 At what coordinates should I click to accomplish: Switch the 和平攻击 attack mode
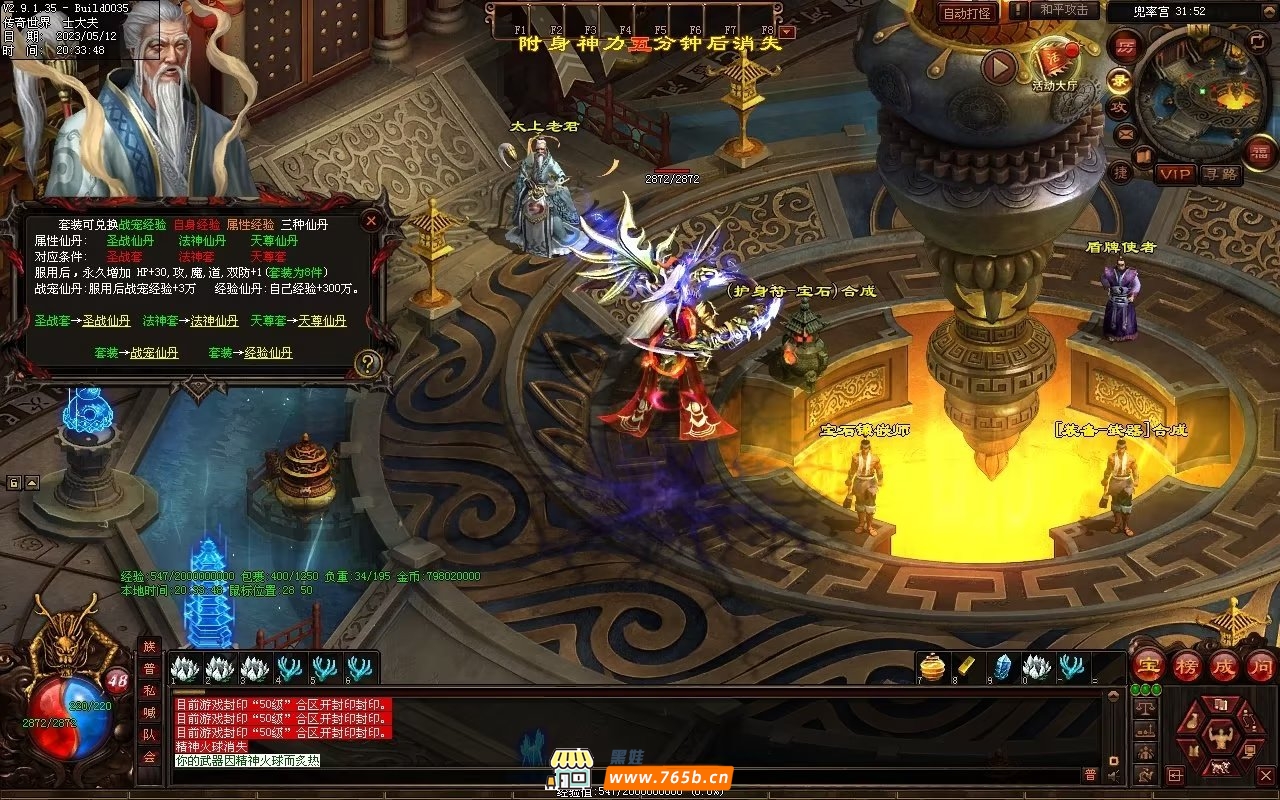click(1063, 10)
